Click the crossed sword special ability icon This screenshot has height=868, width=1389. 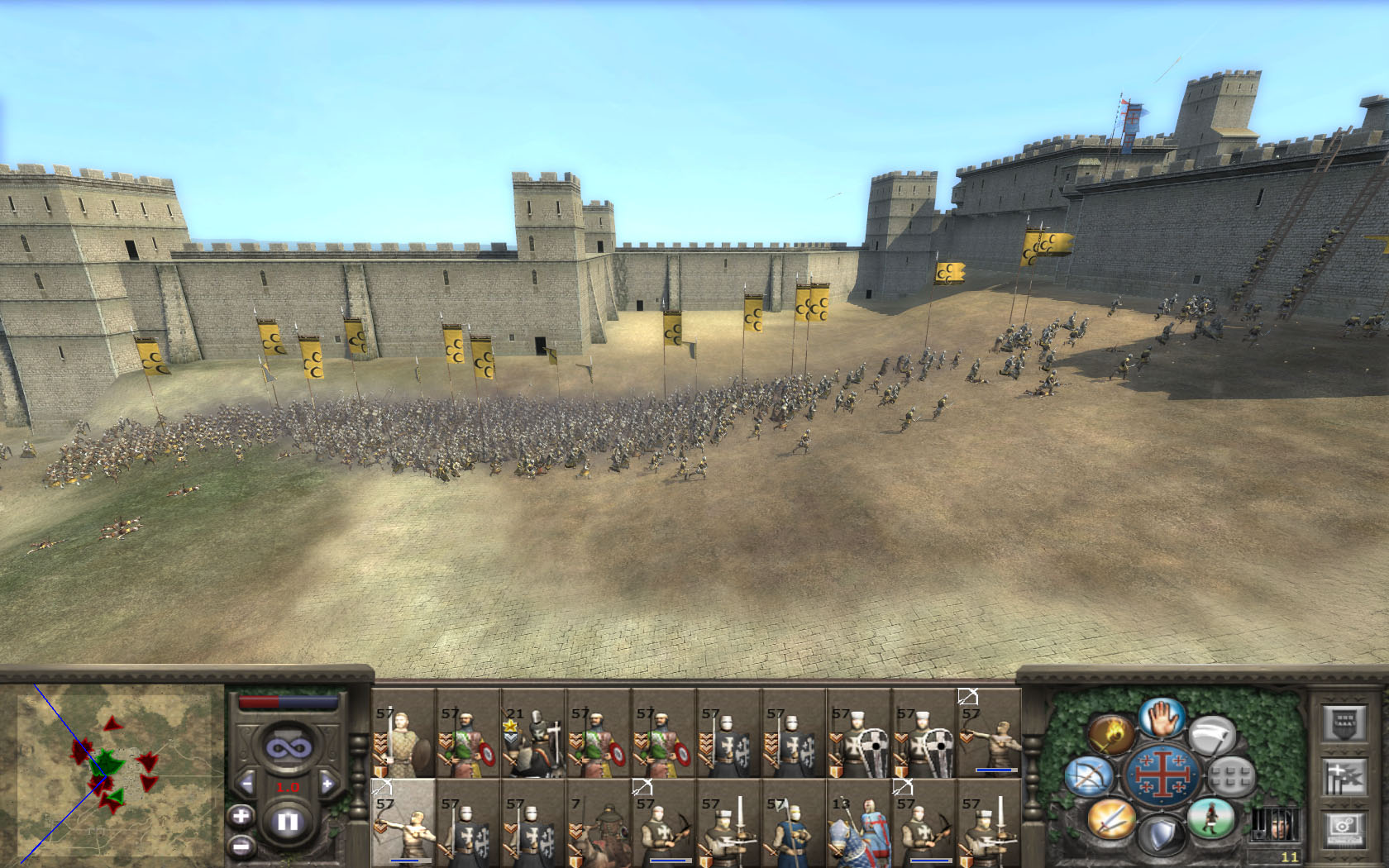[x=1110, y=818]
